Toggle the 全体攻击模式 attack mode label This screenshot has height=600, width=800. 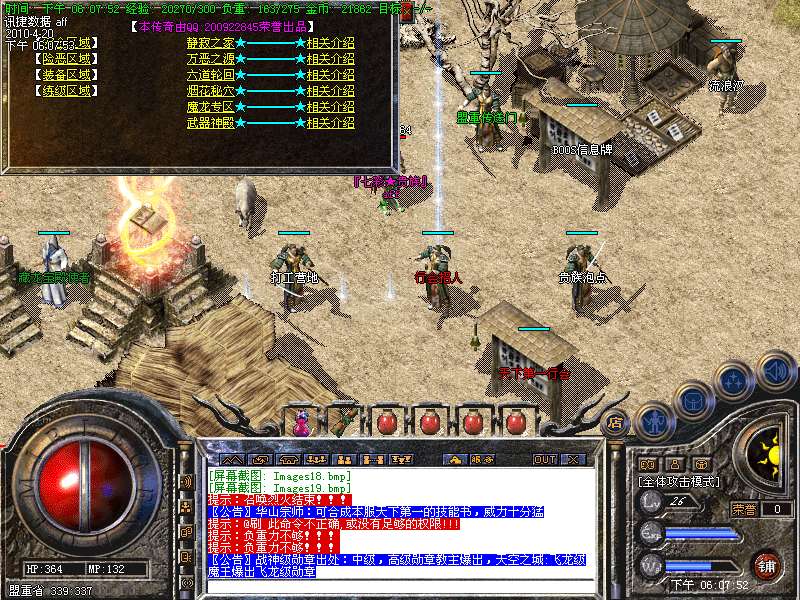[680, 481]
